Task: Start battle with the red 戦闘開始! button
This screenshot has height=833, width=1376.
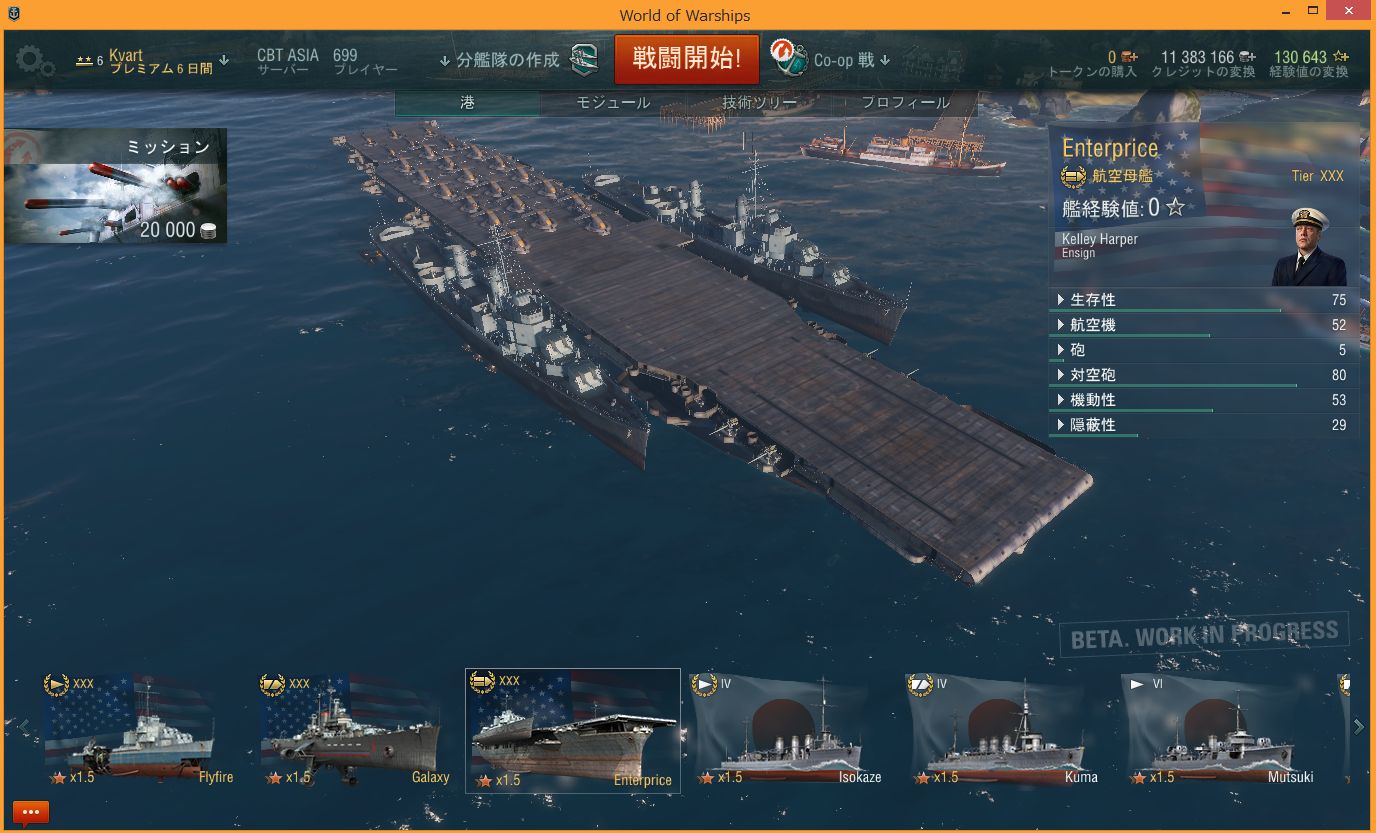Action: pyautogui.click(x=686, y=59)
